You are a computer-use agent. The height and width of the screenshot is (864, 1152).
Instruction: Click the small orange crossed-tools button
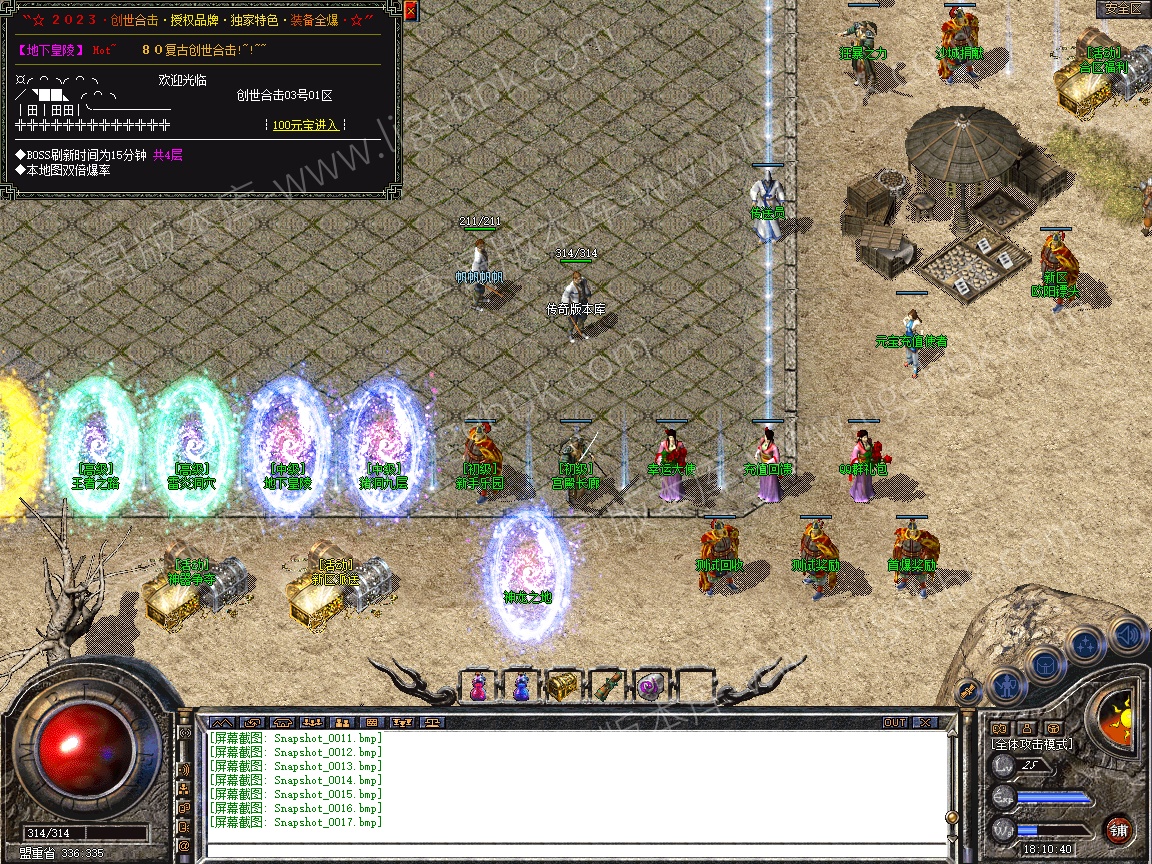[x=967, y=690]
